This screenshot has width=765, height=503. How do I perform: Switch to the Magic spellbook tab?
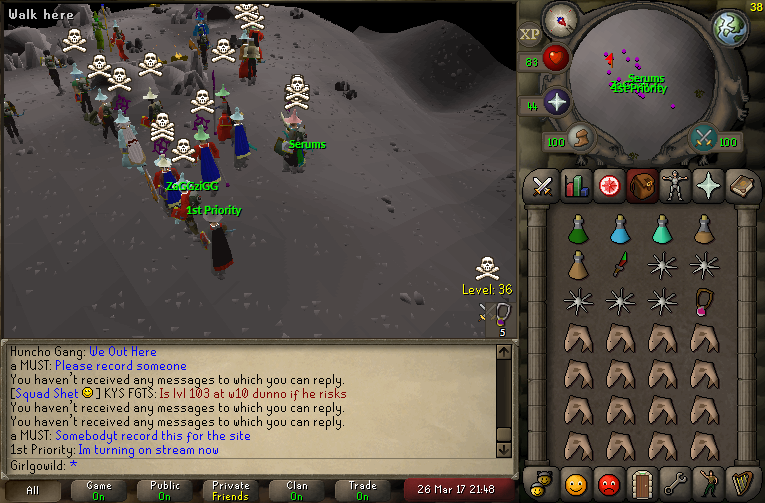coord(740,186)
